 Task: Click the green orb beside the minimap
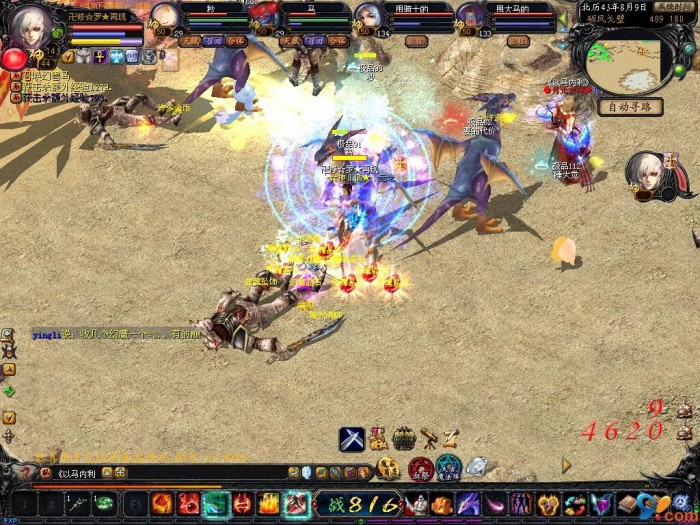[681, 70]
